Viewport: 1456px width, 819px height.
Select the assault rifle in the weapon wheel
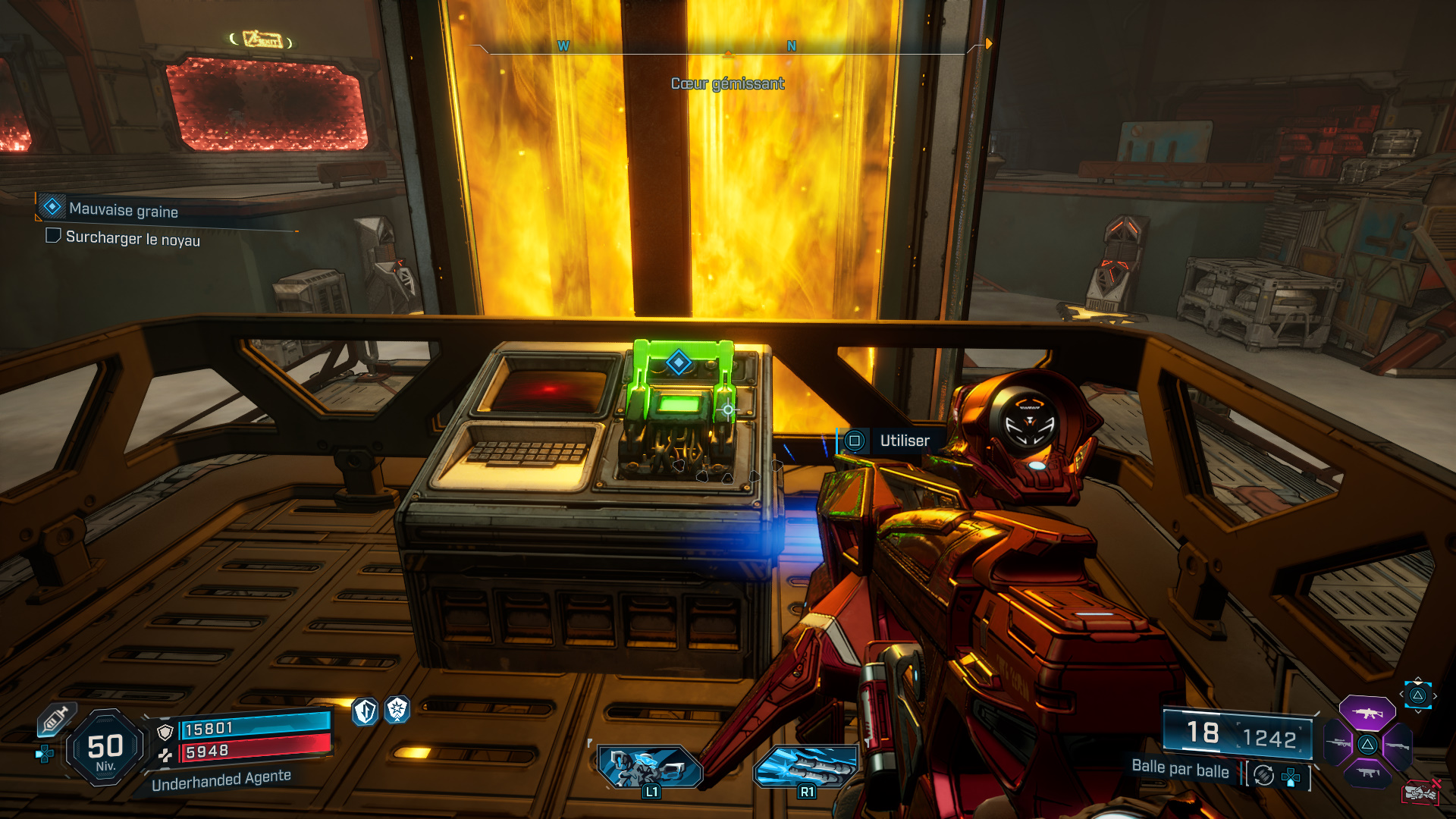[1368, 714]
